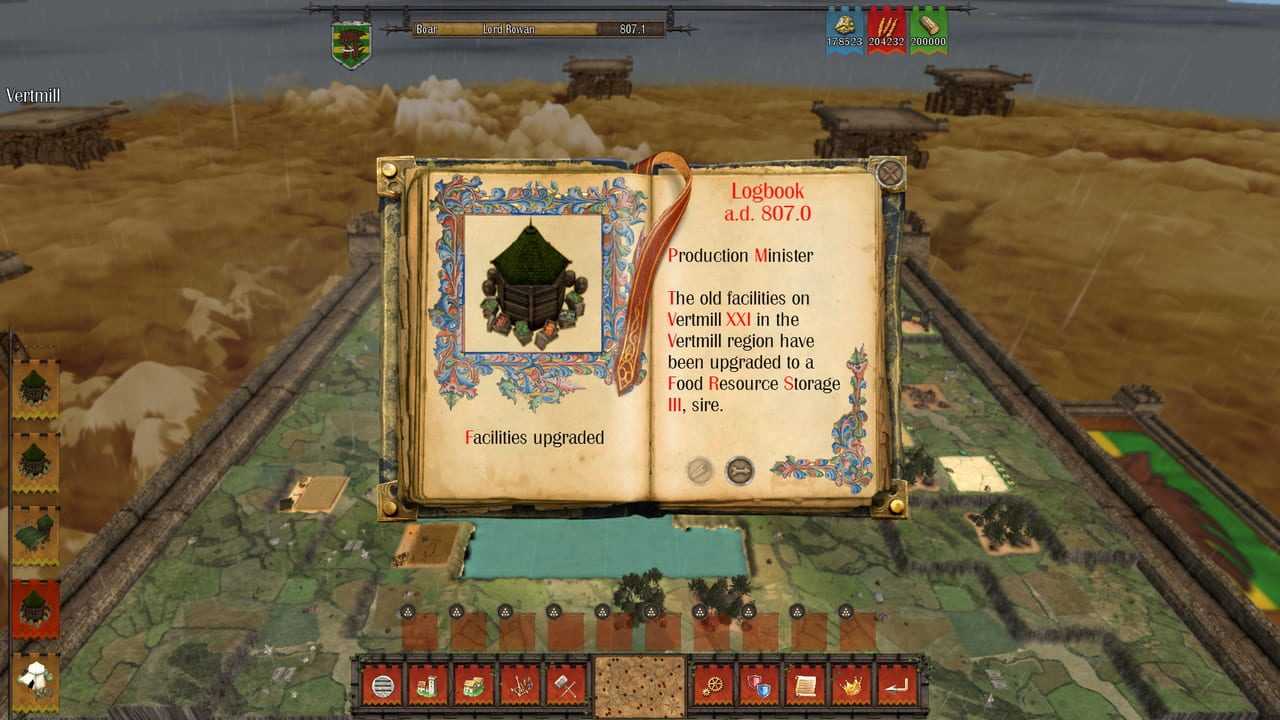
Task: Click the return arrow banner
Action: pyautogui.click(x=896, y=686)
